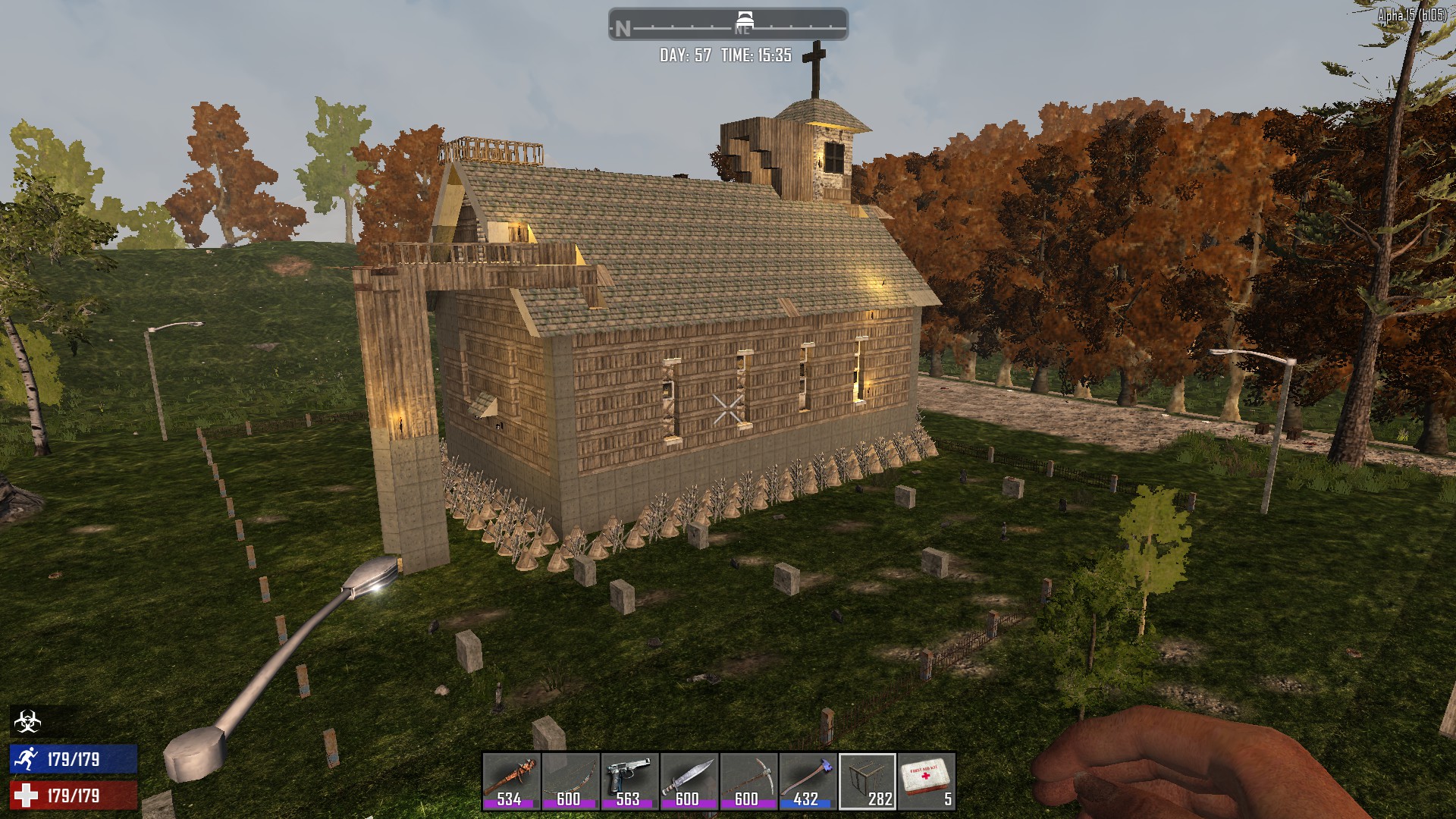Select the spiked club hotbar slot
Screen dimensions: 1456x819
tap(510, 780)
